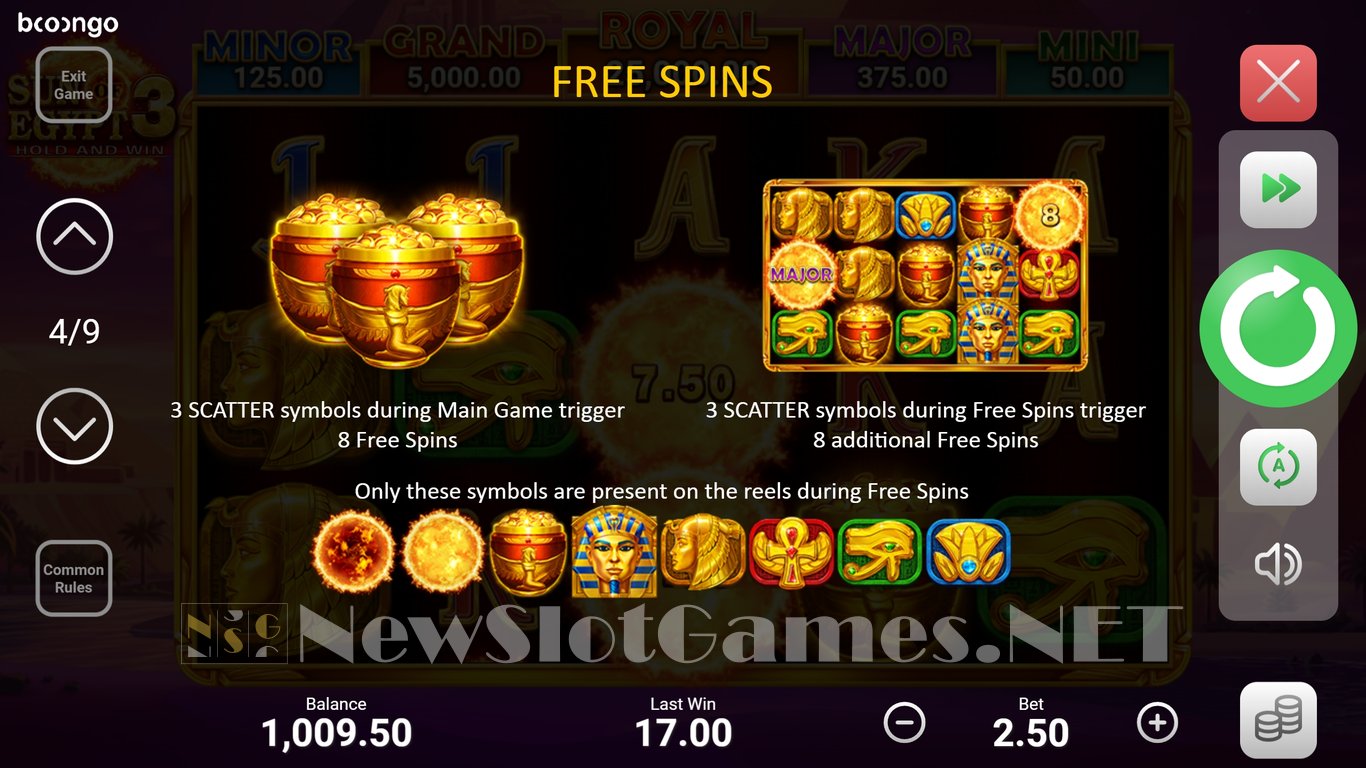Increase the bet amount
Viewport: 1366px width, 768px height.
coord(1158,722)
